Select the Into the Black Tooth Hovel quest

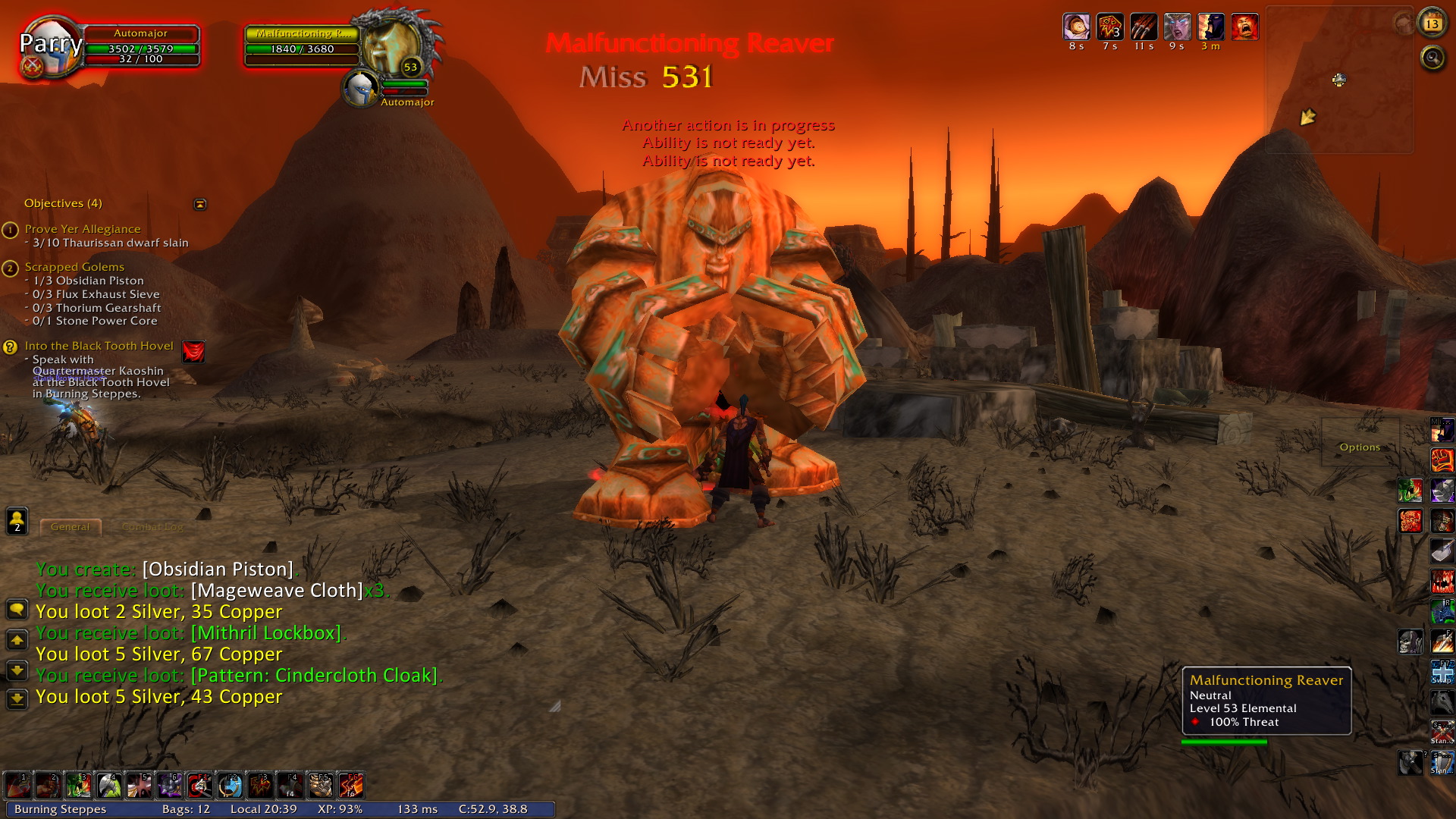(x=99, y=346)
